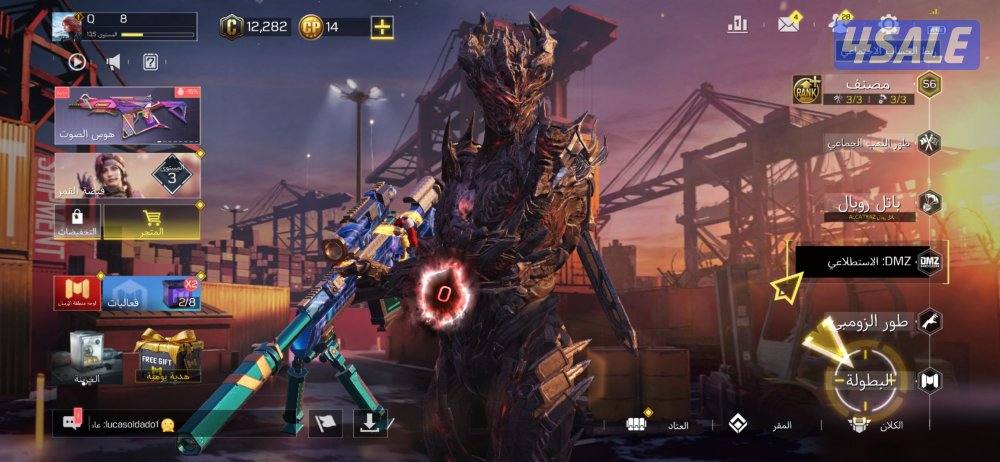View the purple weapon offer banner
The height and width of the screenshot is (462, 1000).
click(x=127, y=115)
